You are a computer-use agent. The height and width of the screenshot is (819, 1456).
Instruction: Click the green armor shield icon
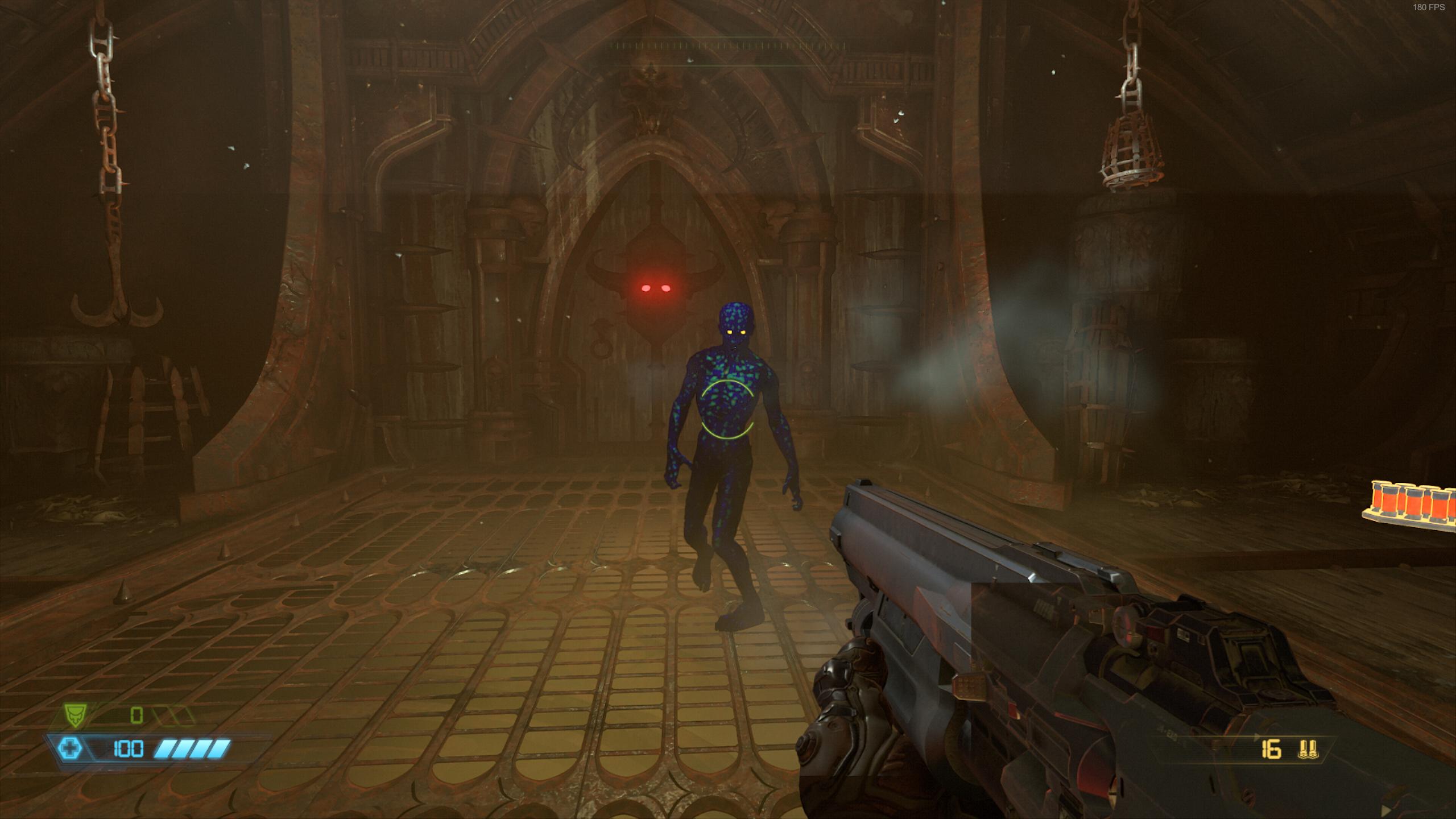(x=73, y=715)
